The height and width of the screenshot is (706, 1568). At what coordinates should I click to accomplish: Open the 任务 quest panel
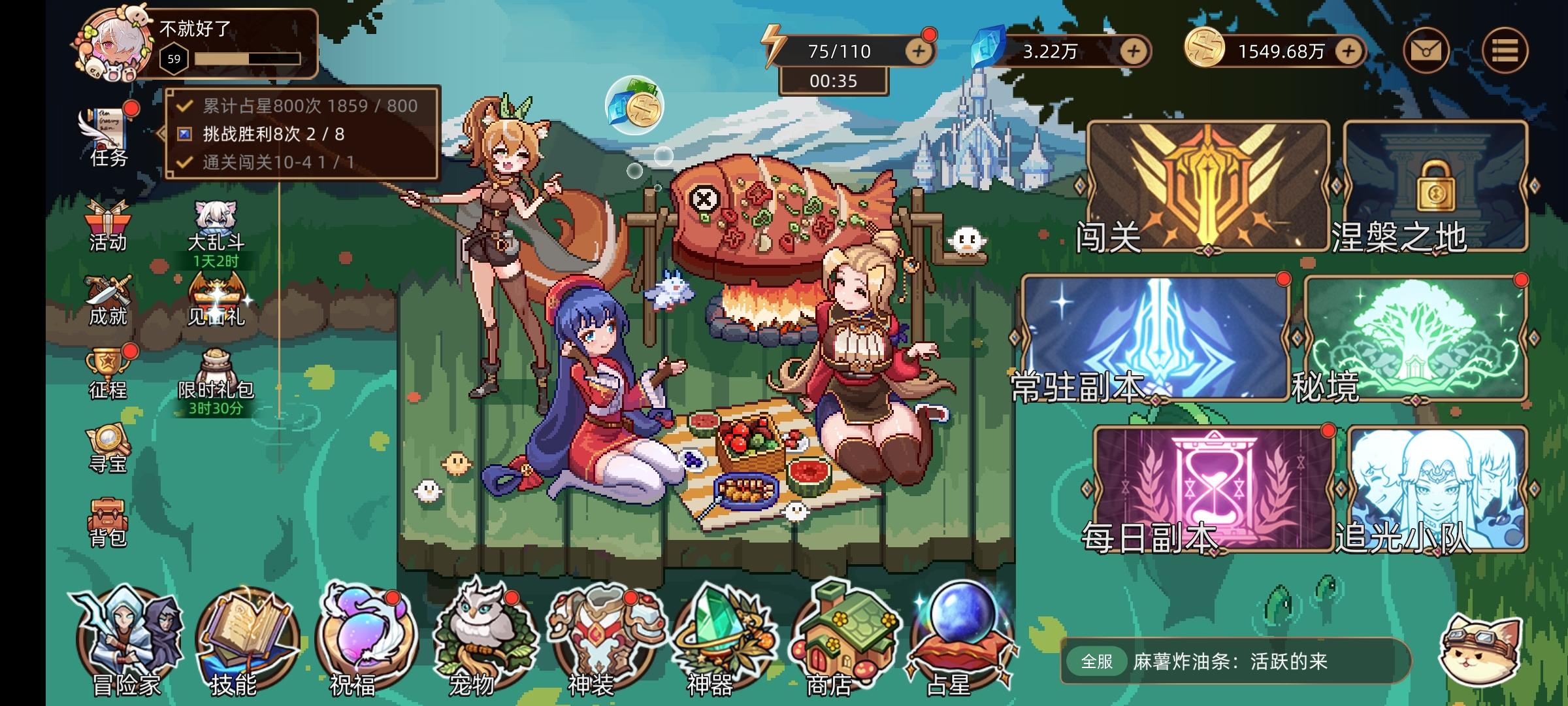[105, 131]
